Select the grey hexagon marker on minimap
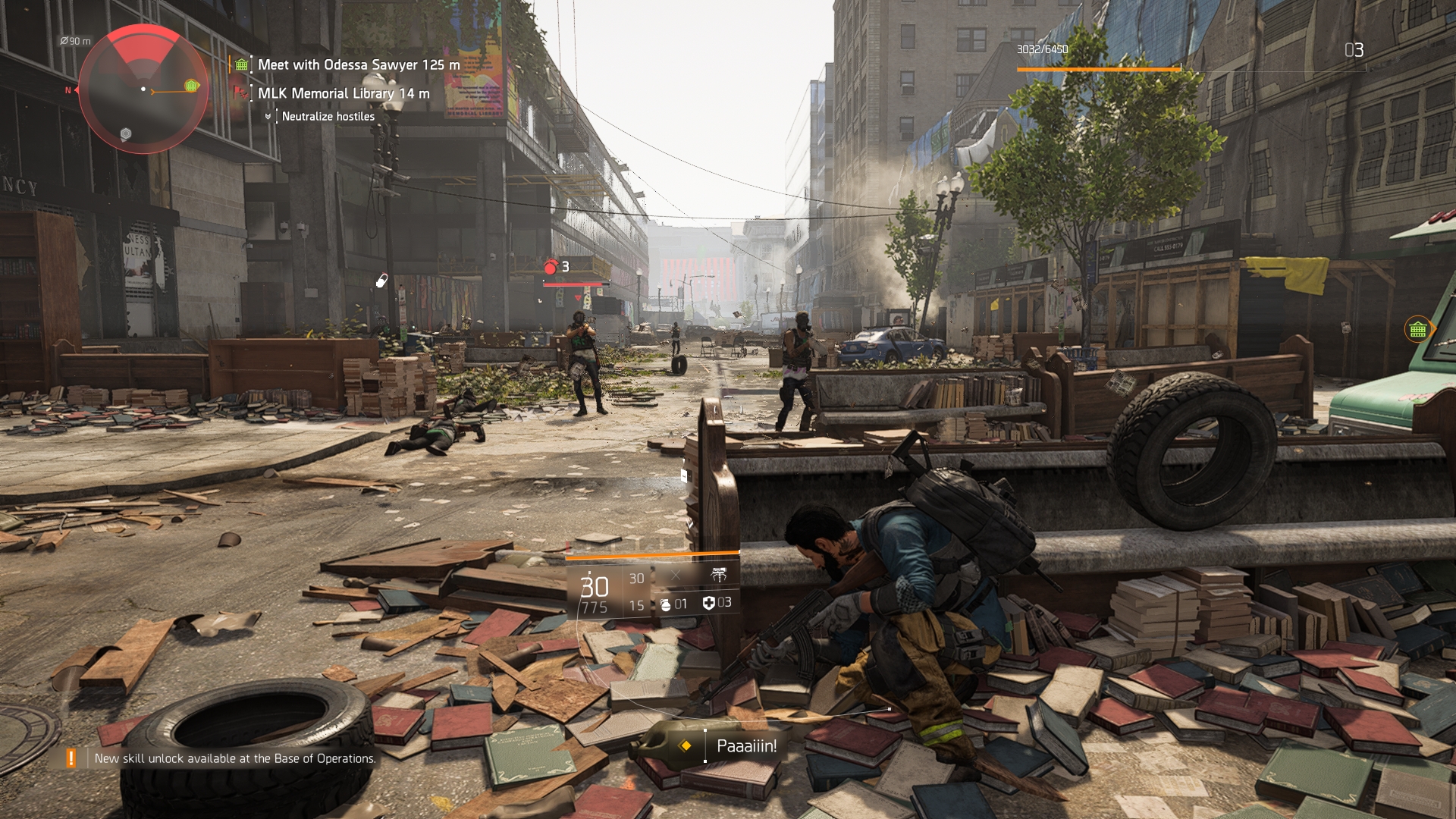Image resolution: width=1456 pixels, height=819 pixels. [x=126, y=134]
